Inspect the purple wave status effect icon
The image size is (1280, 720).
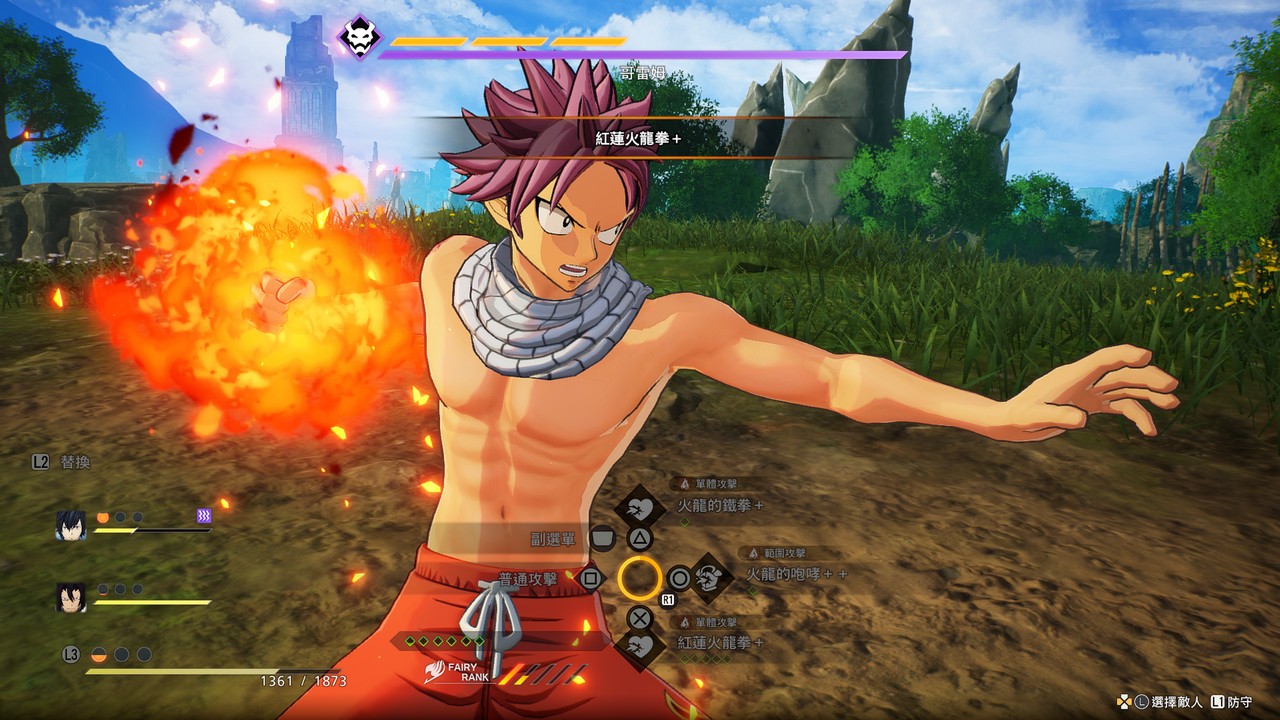204,516
